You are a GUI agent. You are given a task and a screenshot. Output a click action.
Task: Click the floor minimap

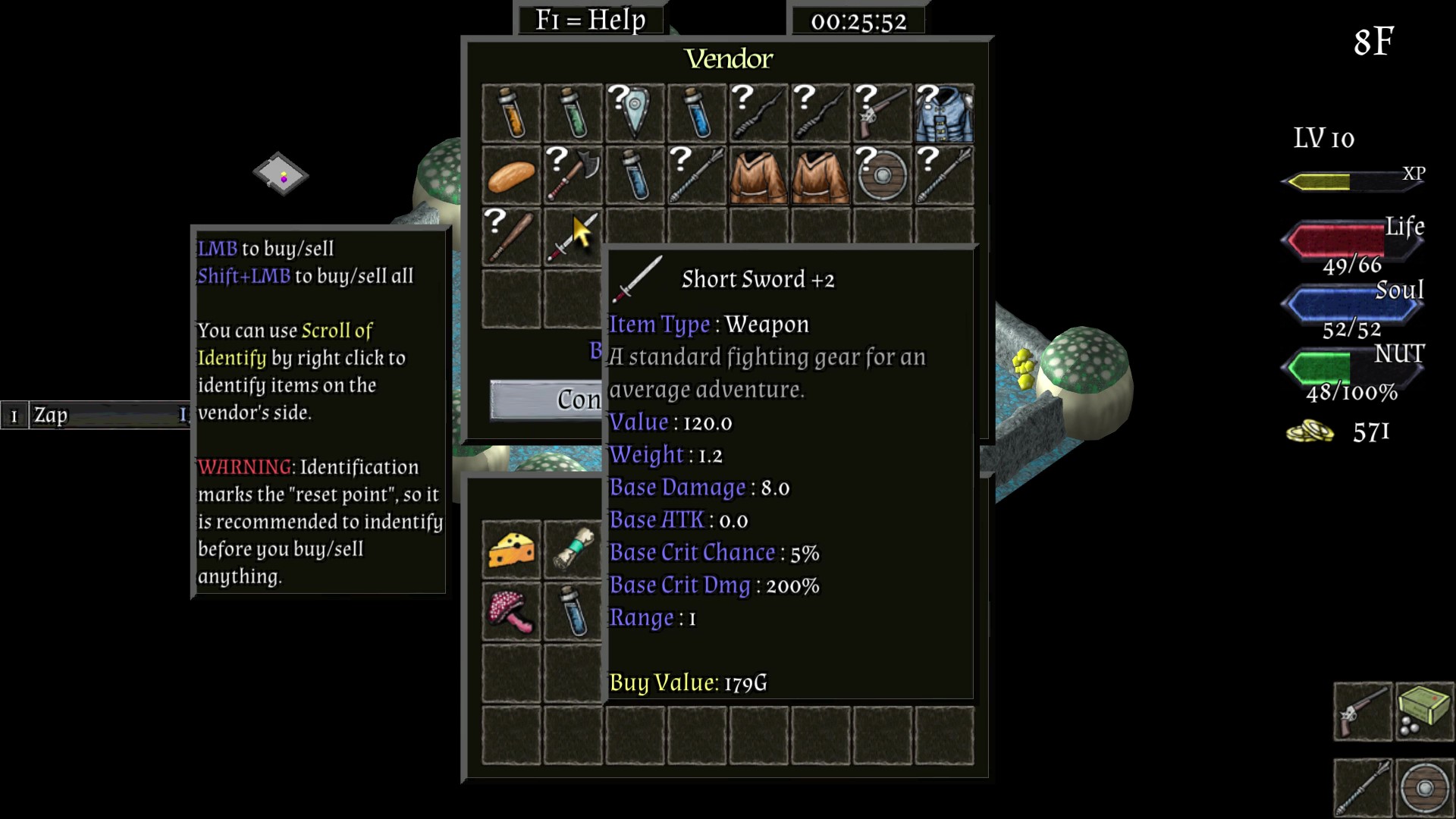click(281, 174)
